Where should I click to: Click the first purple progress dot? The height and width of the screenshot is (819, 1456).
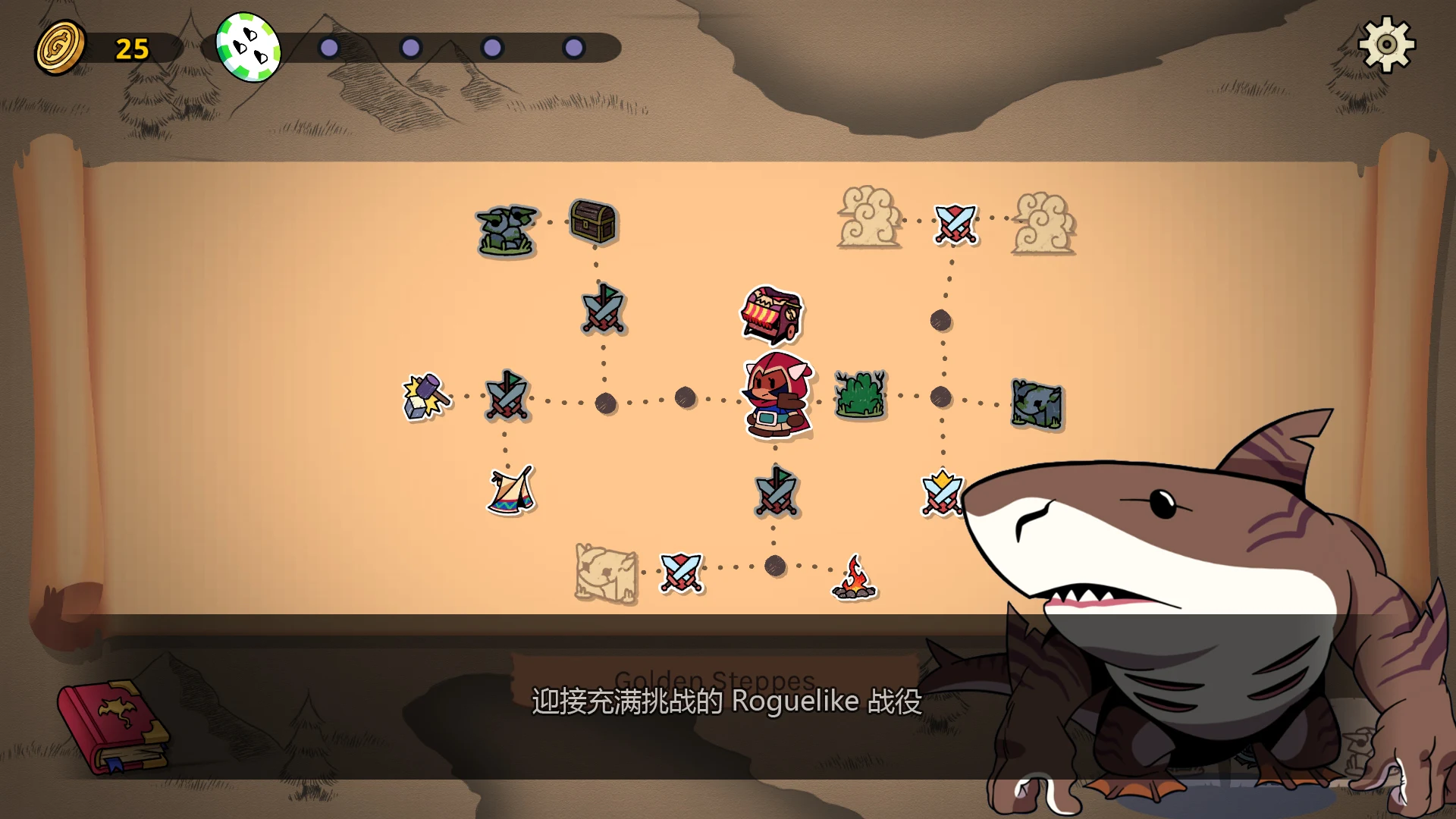[x=328, y=47]
